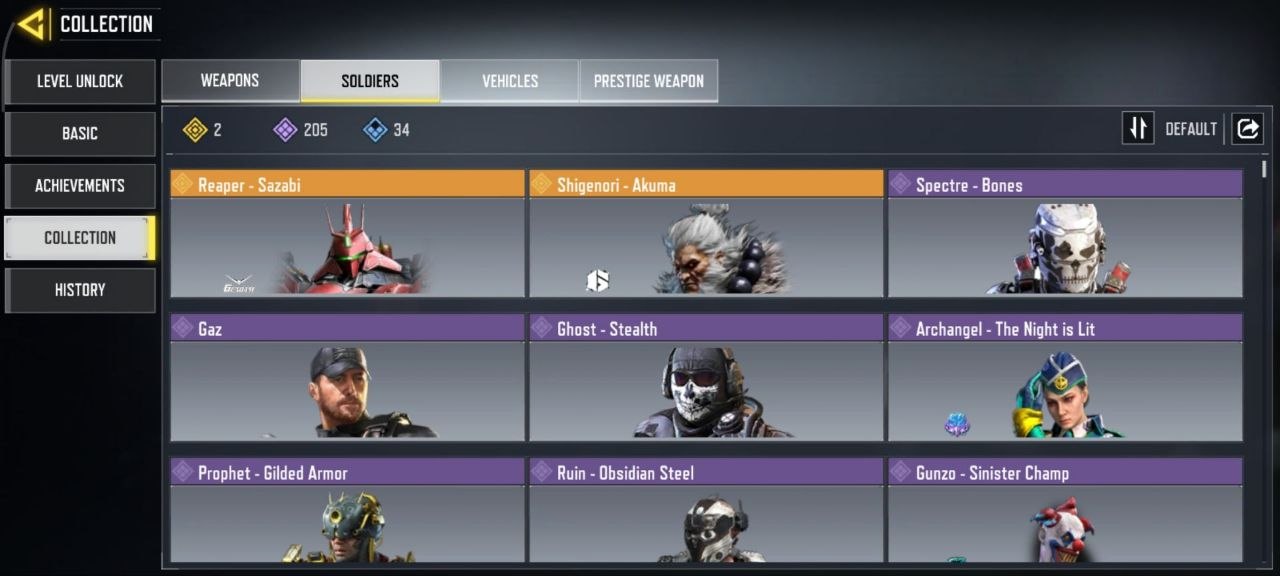Select the Basic menu entry
1280x576 pixels.
point(80,133)
